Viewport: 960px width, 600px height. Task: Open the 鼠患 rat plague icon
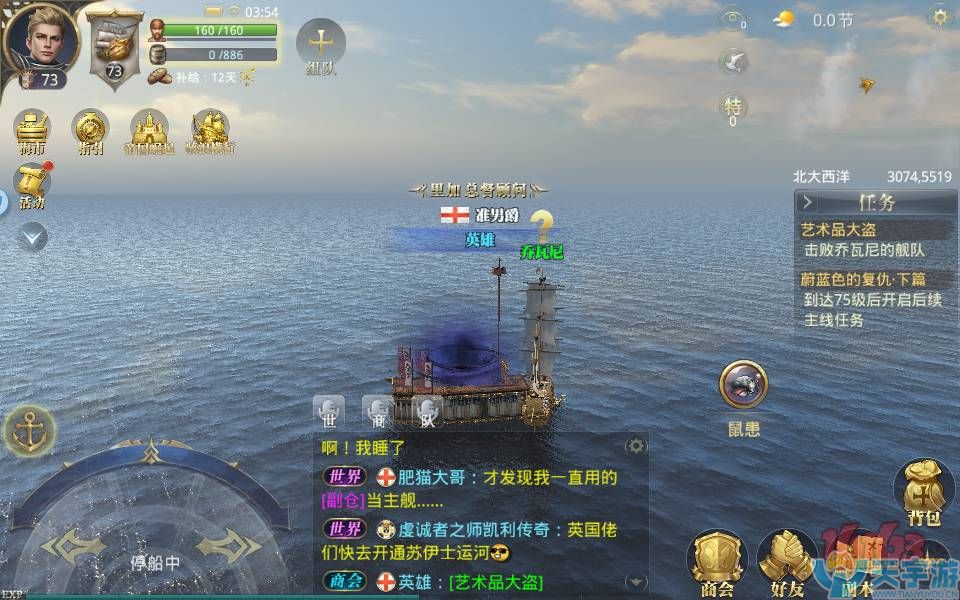[x=744, y=386]
